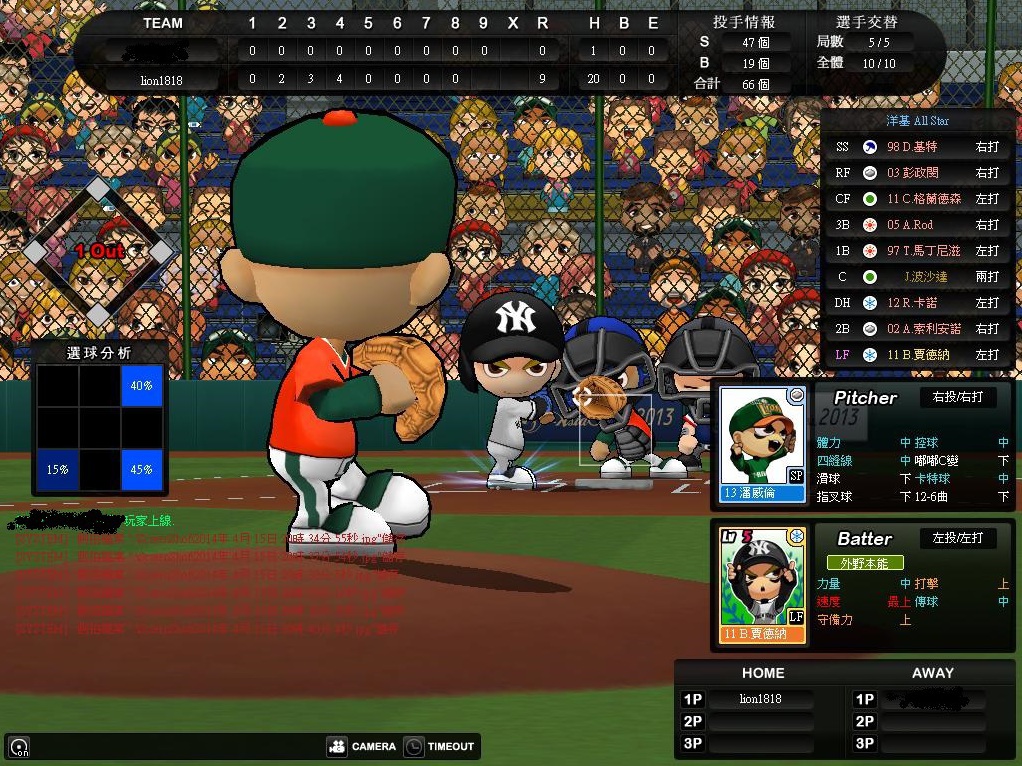Select T.馬丁尼茲 1B lineup row
The width and height of the screenshot is (1022, 766).
tap(917, 251)
